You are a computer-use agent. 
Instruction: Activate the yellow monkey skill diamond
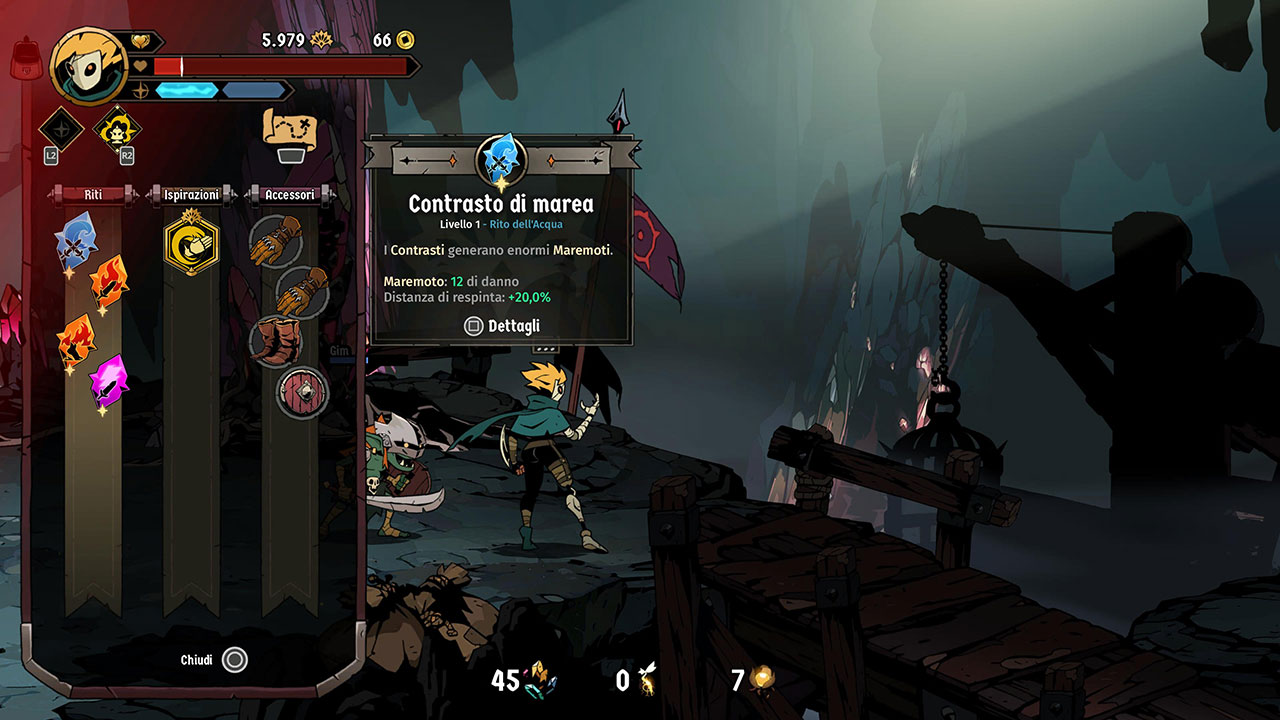click(116, 129)
